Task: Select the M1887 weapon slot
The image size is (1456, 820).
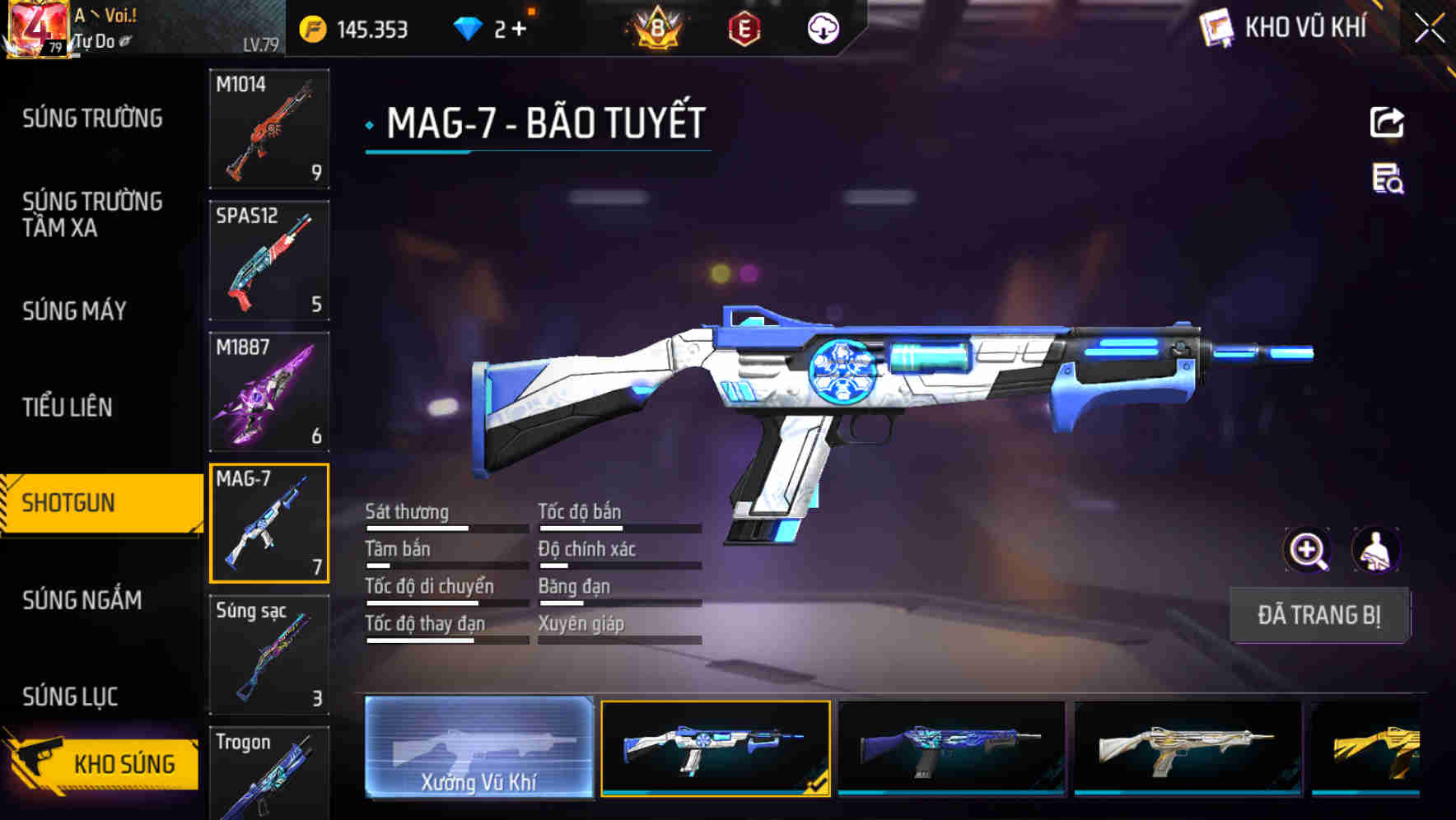Action: pos(269,391)
